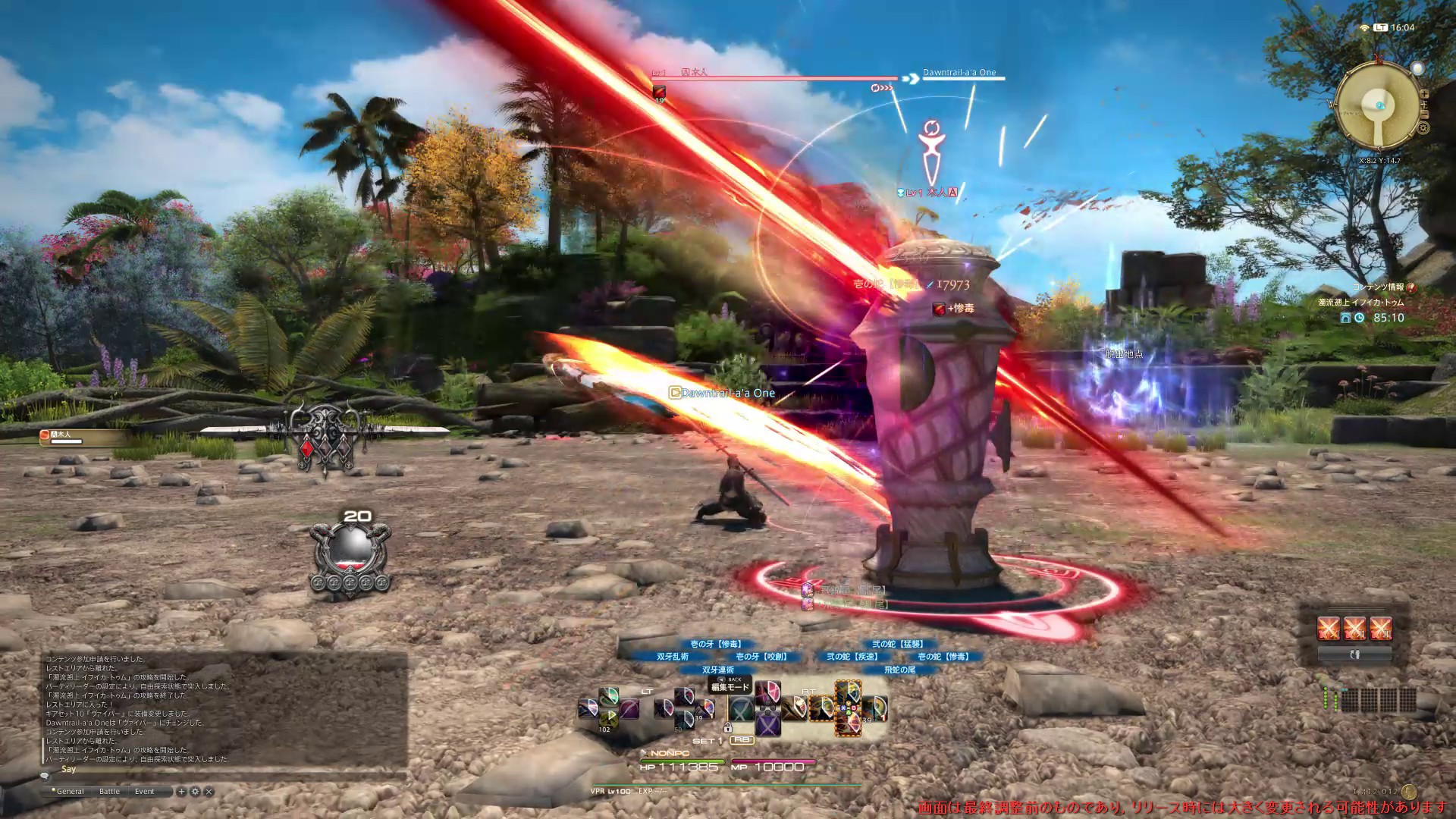Close the chat log with the X button
1456x819 pixels.
click(x=209, y=791)
